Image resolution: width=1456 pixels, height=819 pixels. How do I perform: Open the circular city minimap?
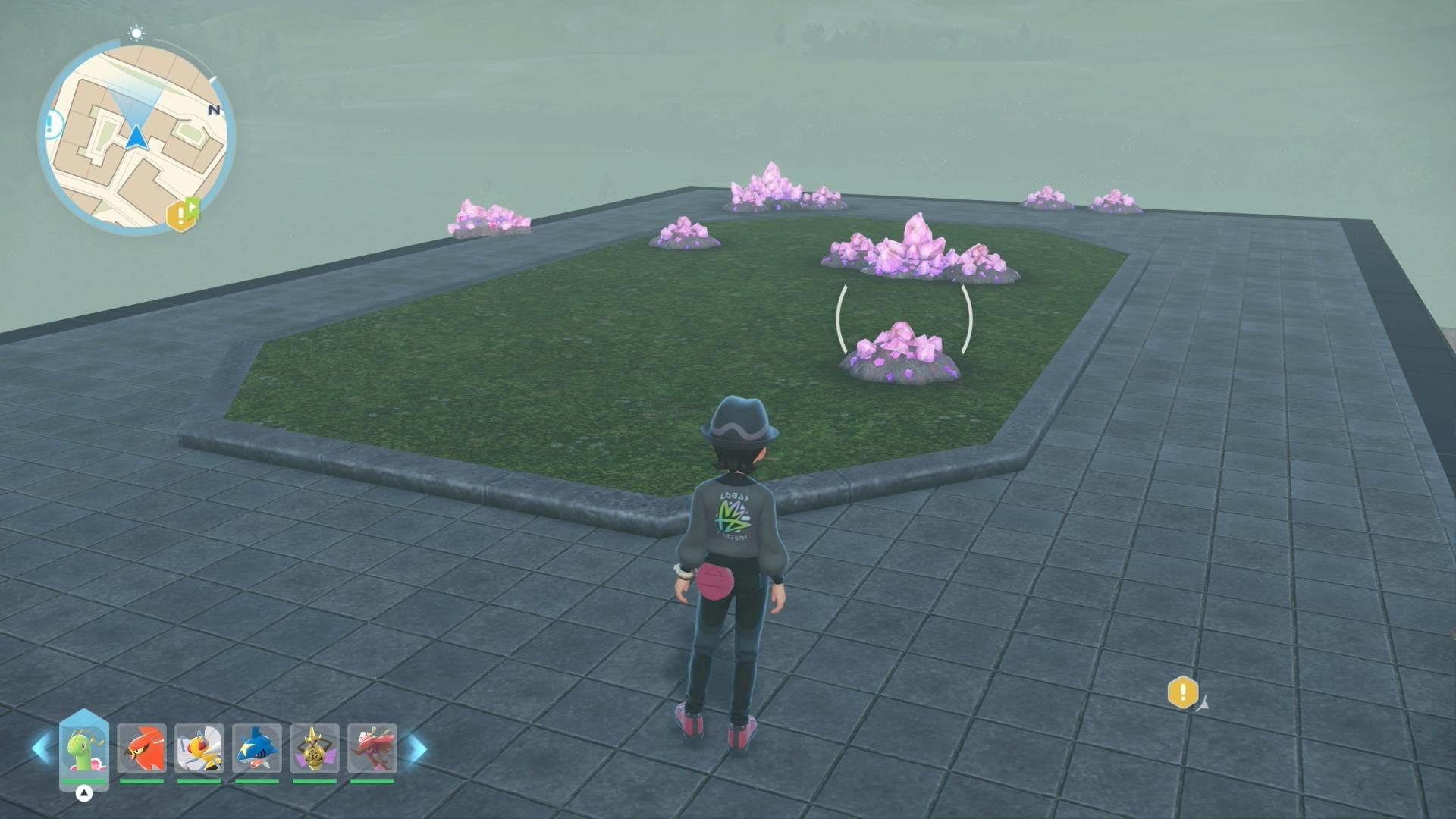click(x=136, y=136)
